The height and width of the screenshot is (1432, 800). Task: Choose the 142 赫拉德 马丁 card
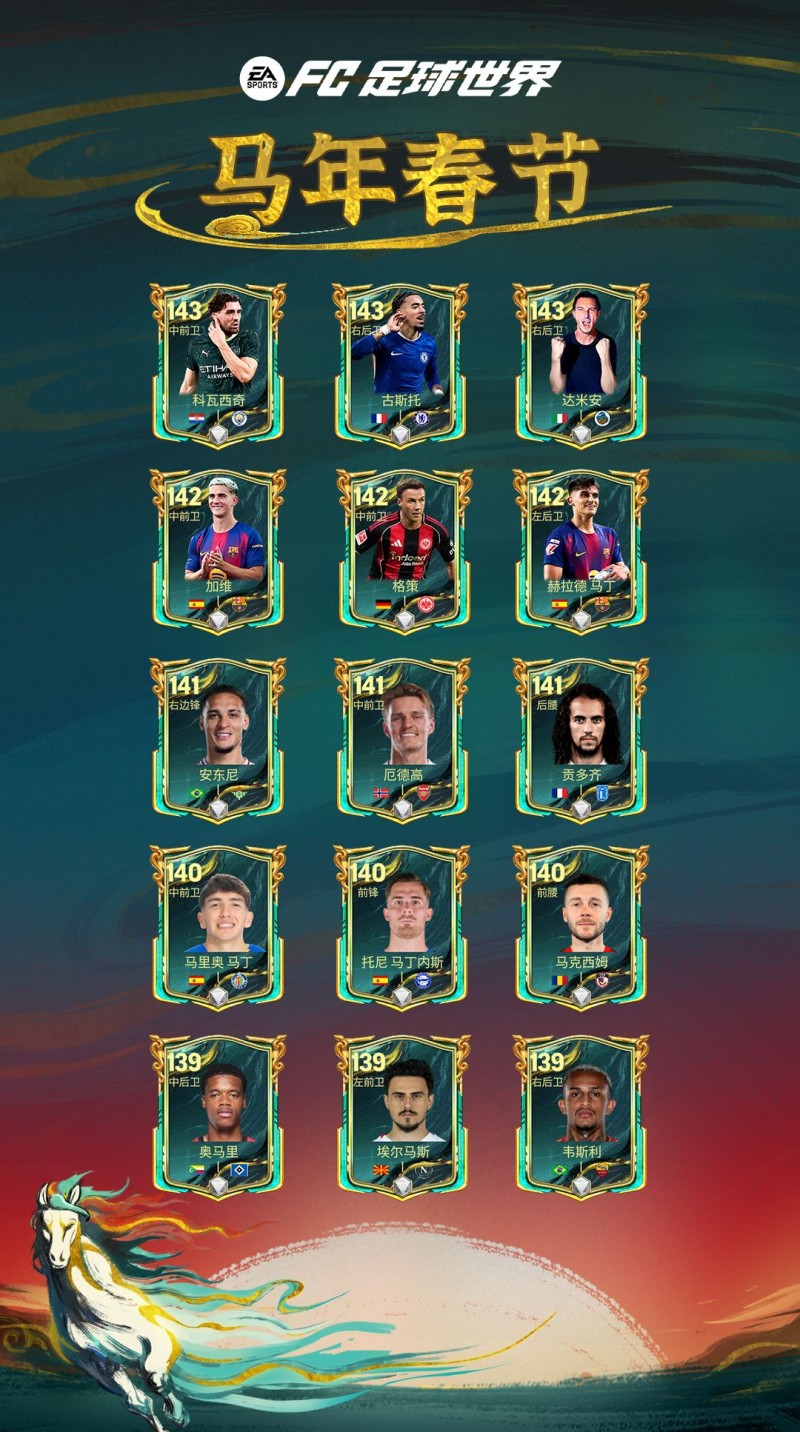(581, 551)
